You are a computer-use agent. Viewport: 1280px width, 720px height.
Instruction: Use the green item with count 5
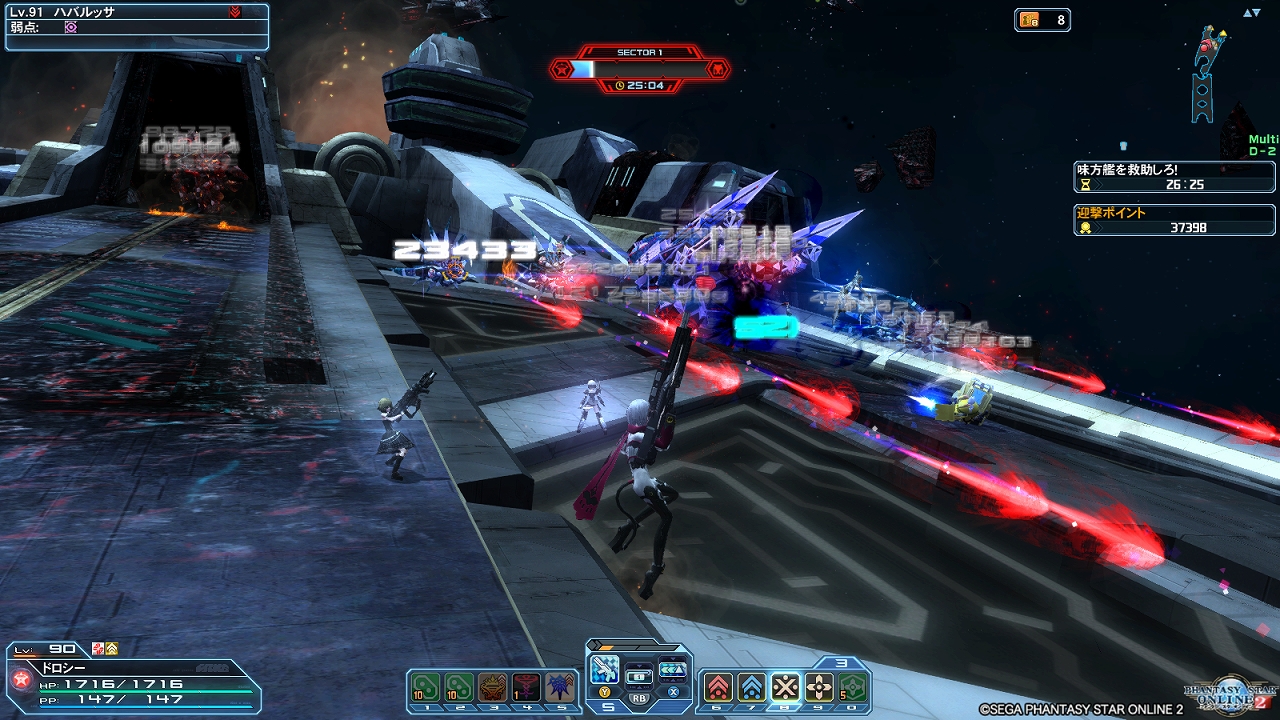[853, 687]
